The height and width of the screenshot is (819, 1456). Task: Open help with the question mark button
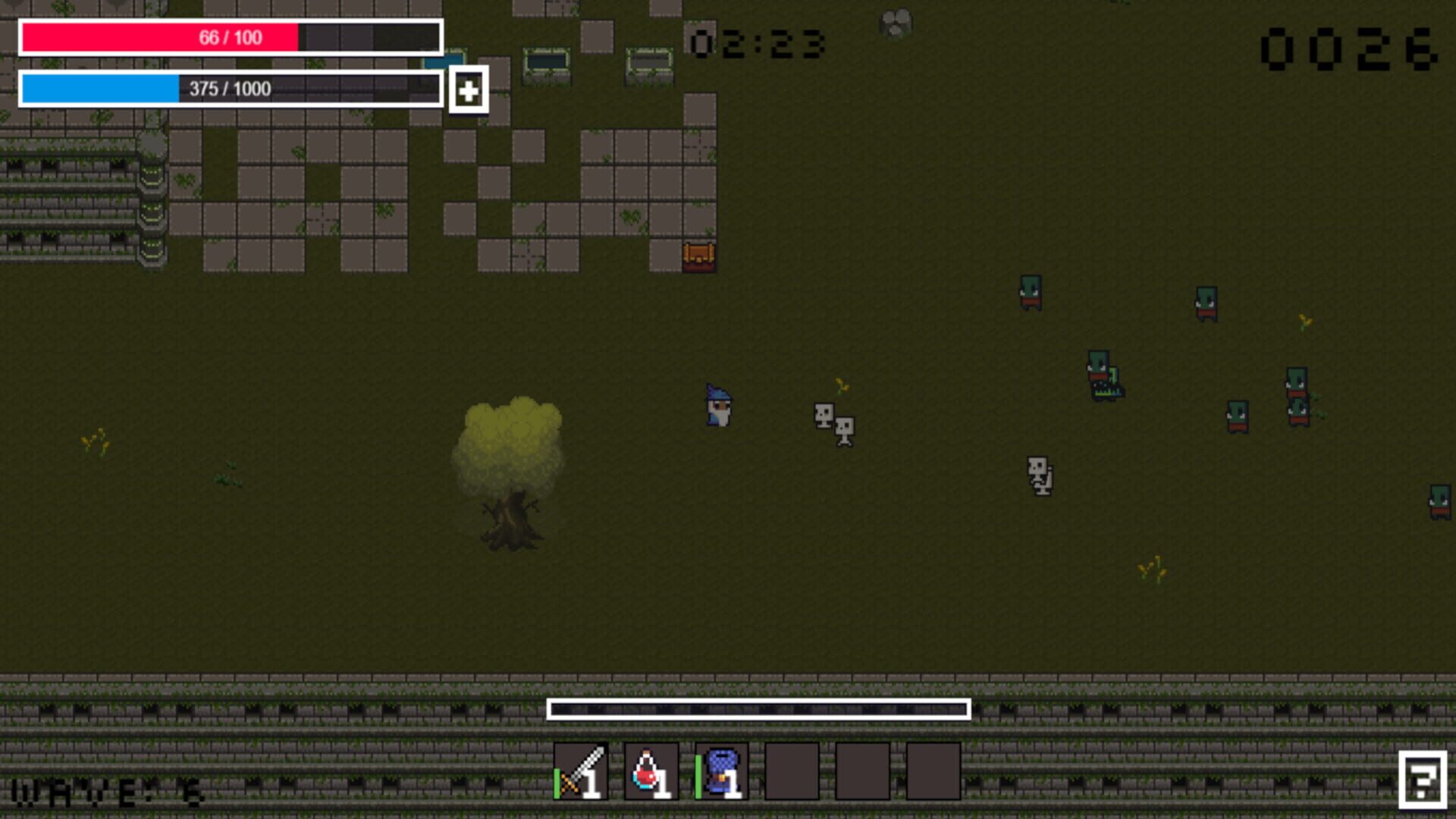(1424, 780)
